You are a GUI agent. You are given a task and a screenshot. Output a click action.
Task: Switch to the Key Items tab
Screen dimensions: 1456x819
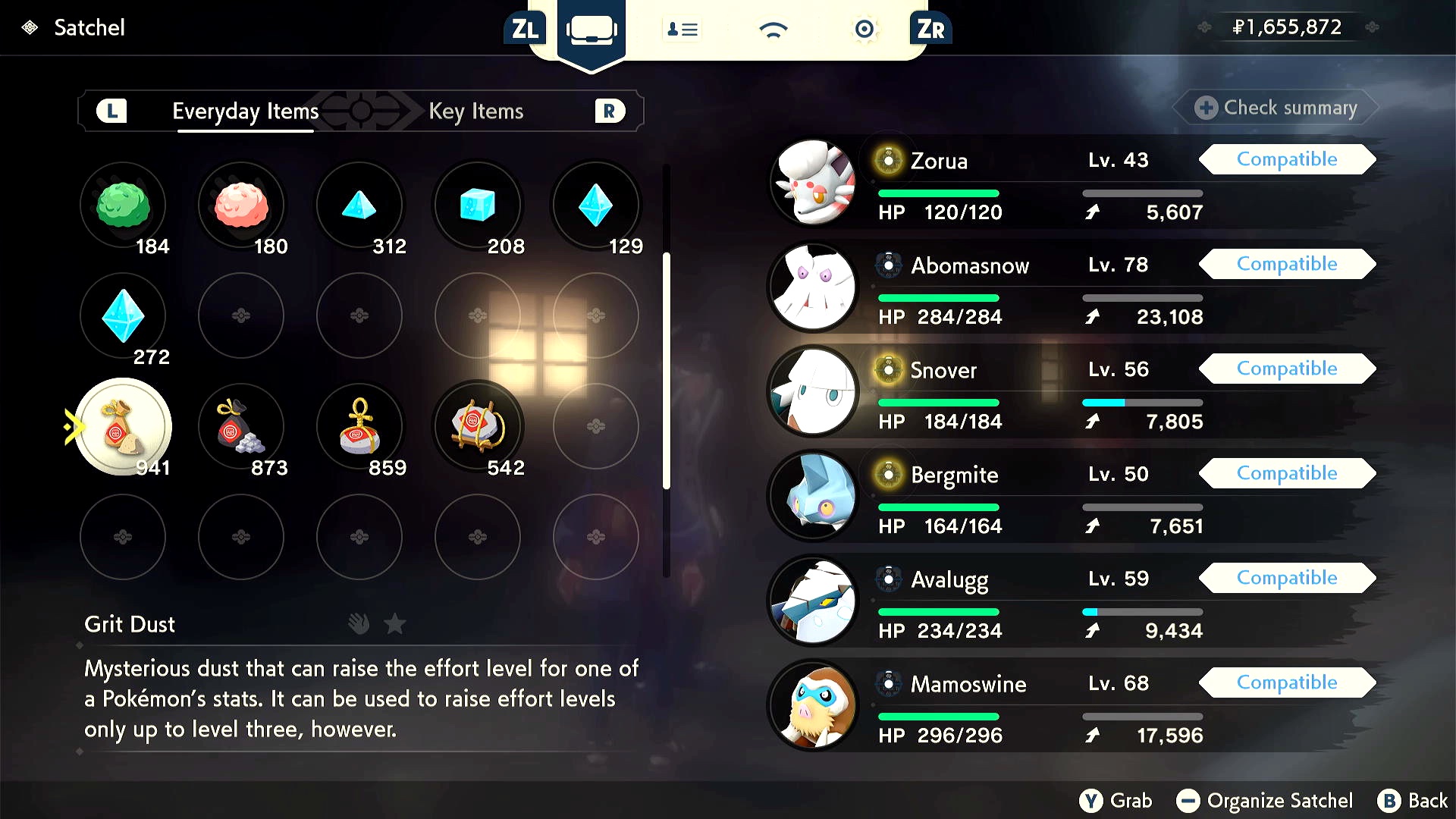[x=475, y=111]
